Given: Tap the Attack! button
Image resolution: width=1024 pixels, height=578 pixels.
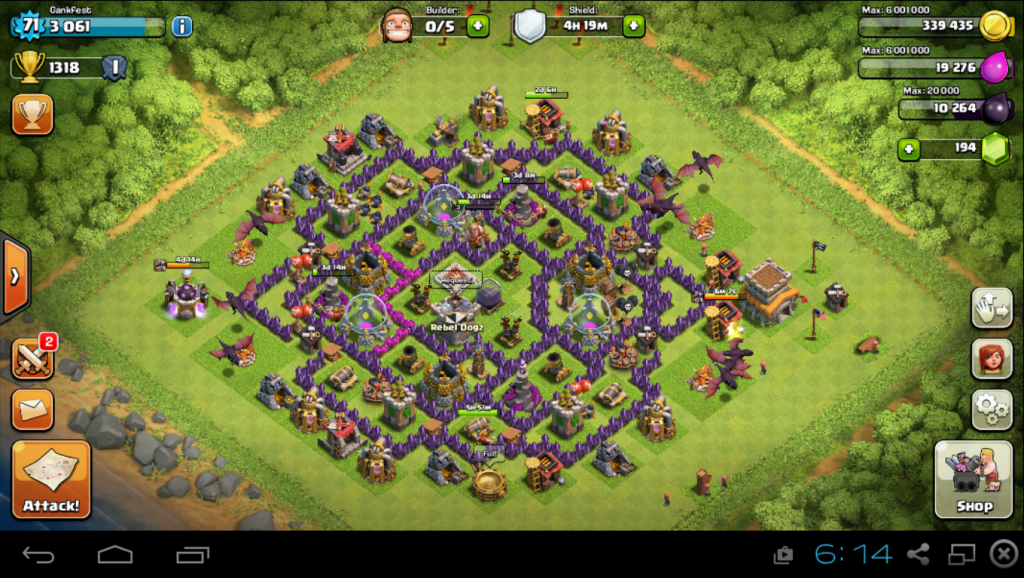Looking at the screenshot, I should click(x=51, y=480).
